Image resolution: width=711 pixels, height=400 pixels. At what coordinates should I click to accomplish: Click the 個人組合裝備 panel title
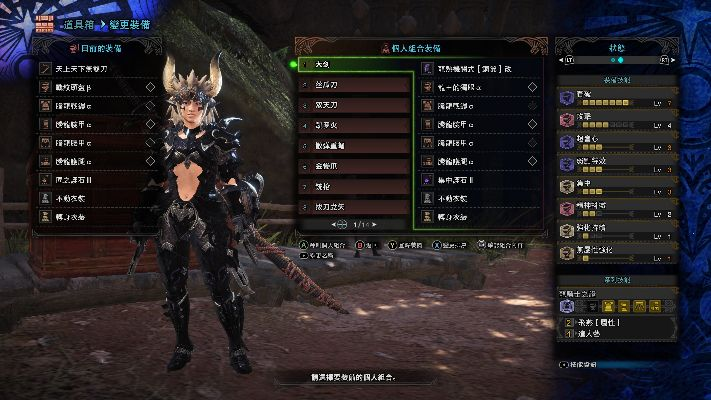click(x=418, y=47)
